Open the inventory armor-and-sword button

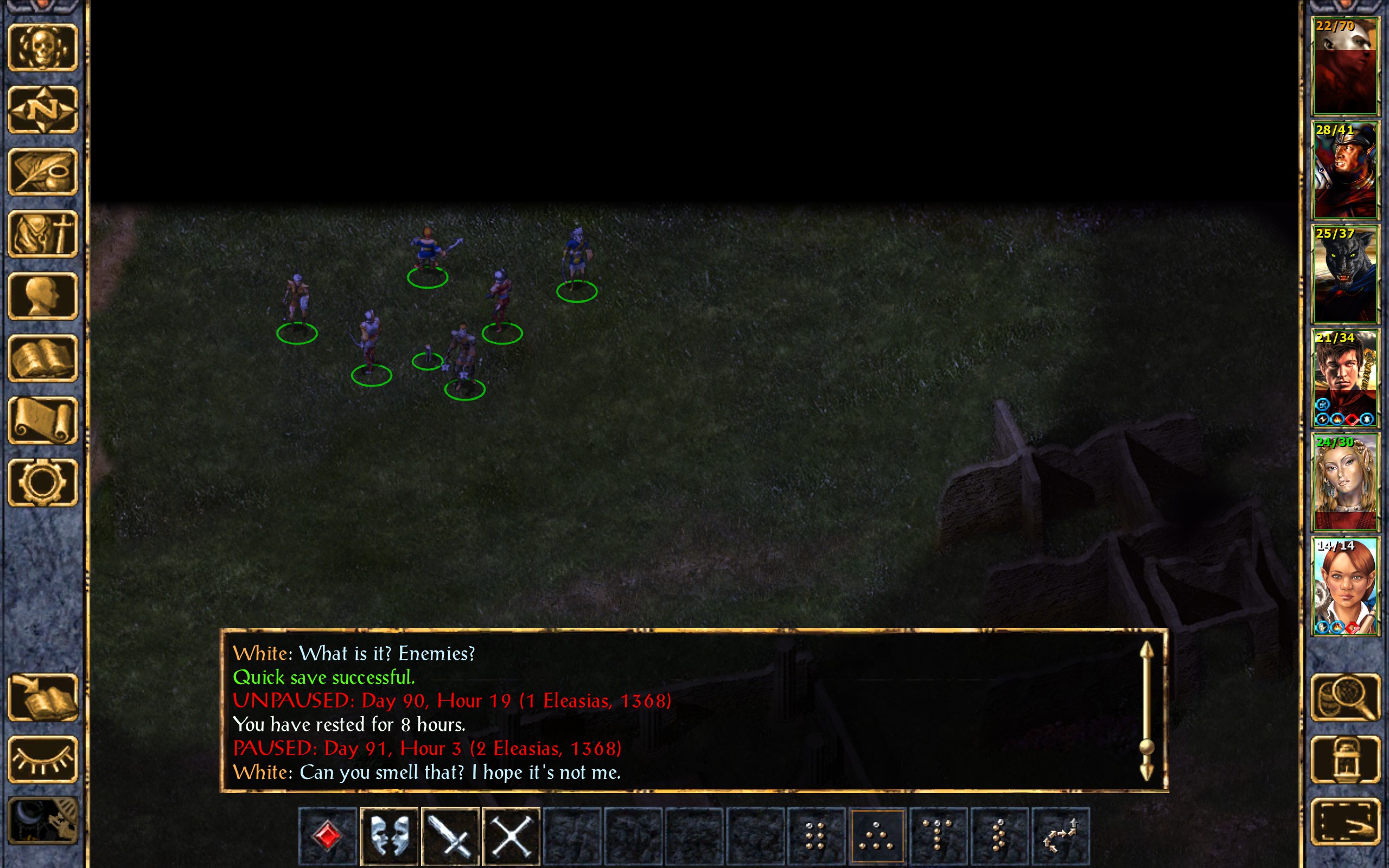point(42,234)
